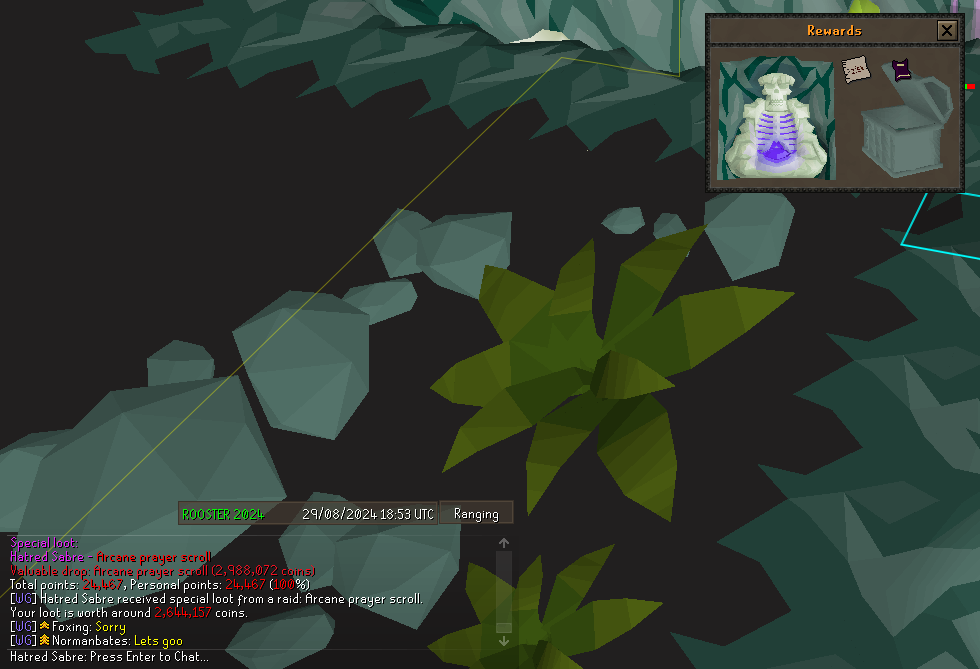Viewport: 980px width, 669px height.
Task: Take the Arcane prayer scroll reward
Action: [854, 70]
